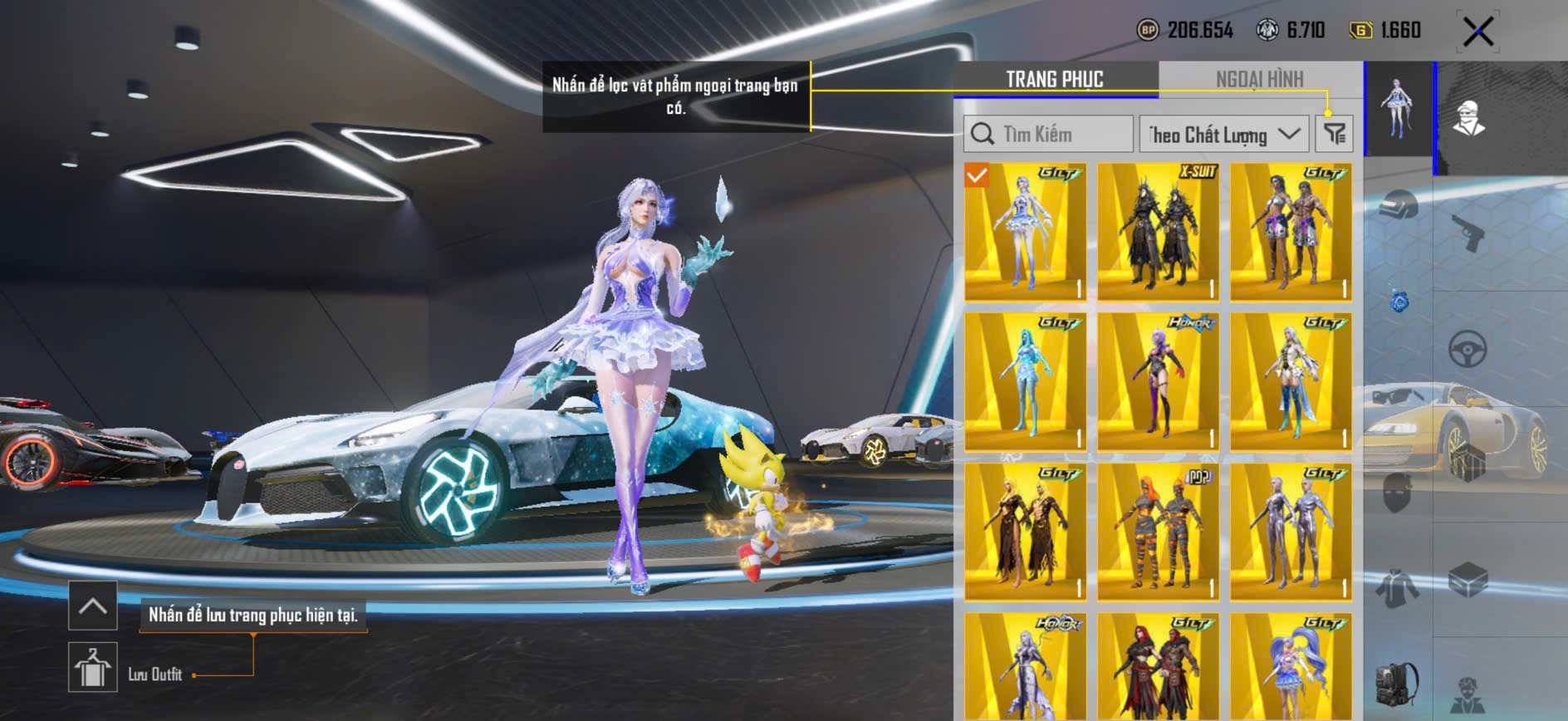Open the jacket clothing category
The width and height of the screenshot is (1568, 721).
coord(1399,588)
